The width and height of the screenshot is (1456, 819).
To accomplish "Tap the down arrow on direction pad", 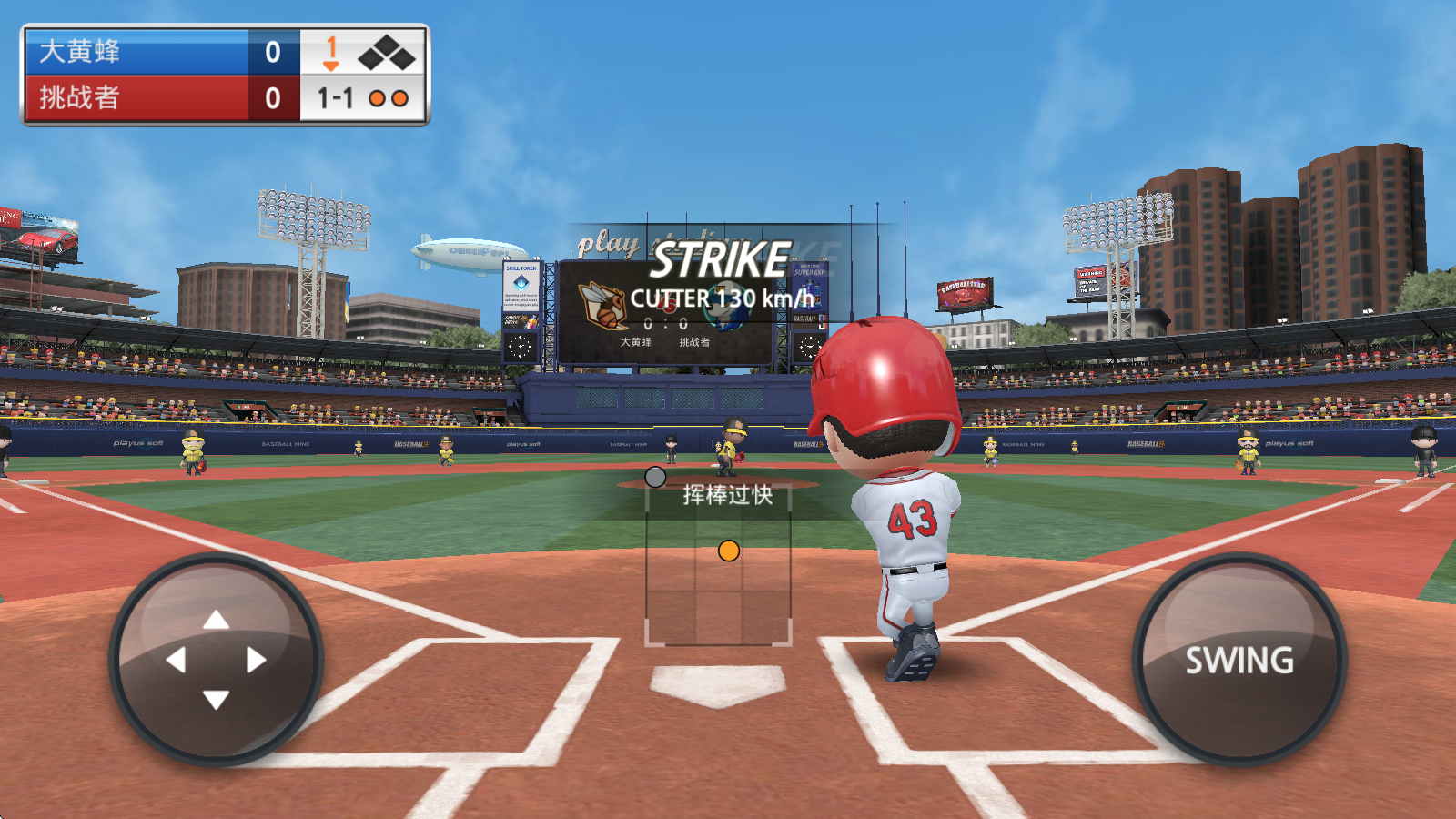I will 216,699.
